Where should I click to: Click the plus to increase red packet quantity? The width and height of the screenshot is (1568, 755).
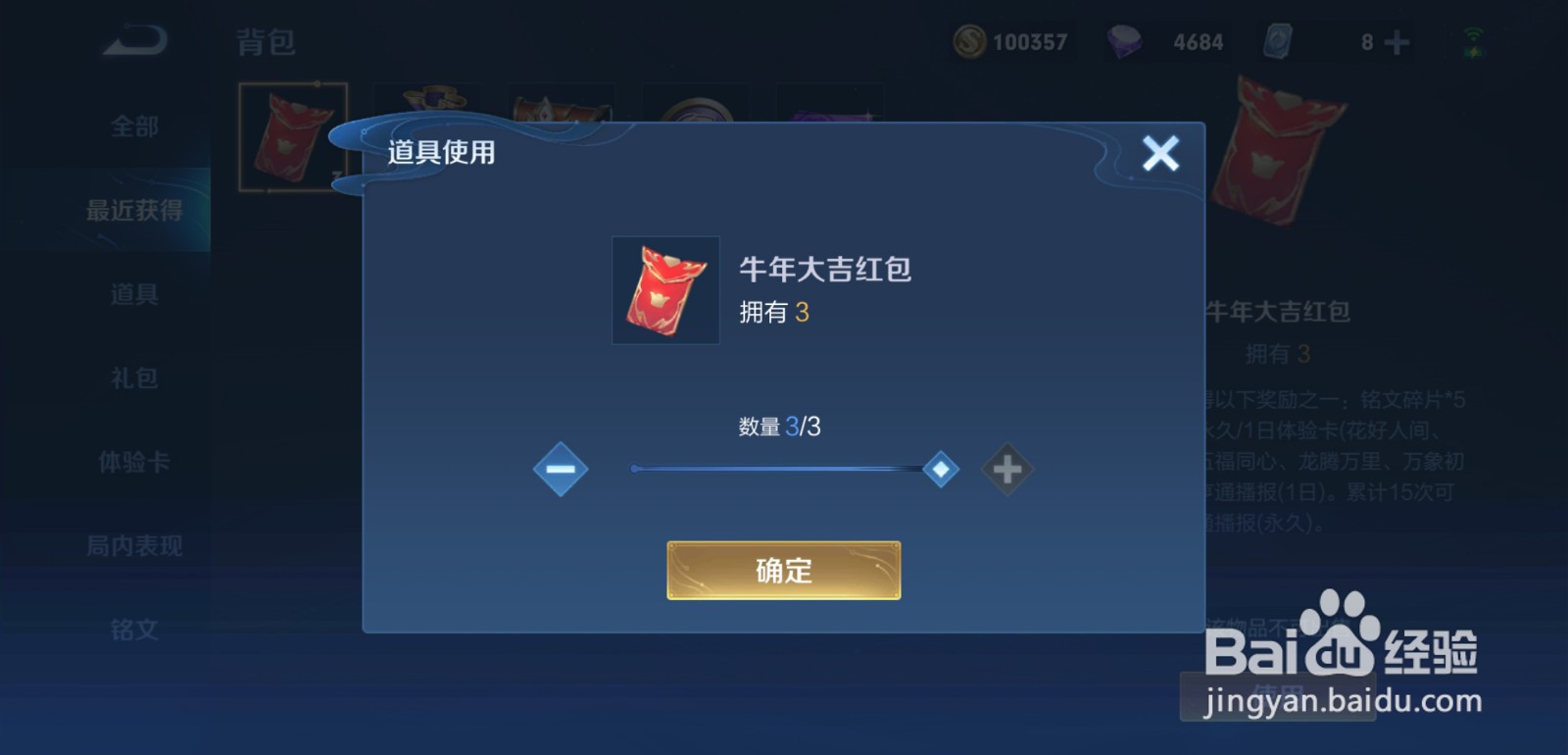pos(1006,469)
